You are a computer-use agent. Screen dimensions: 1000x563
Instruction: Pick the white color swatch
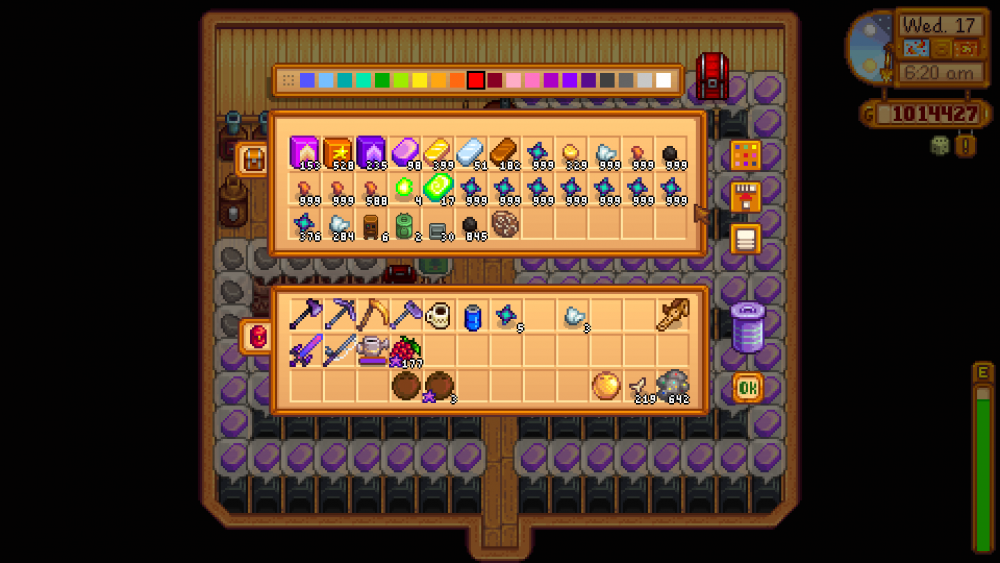point(664,80)
